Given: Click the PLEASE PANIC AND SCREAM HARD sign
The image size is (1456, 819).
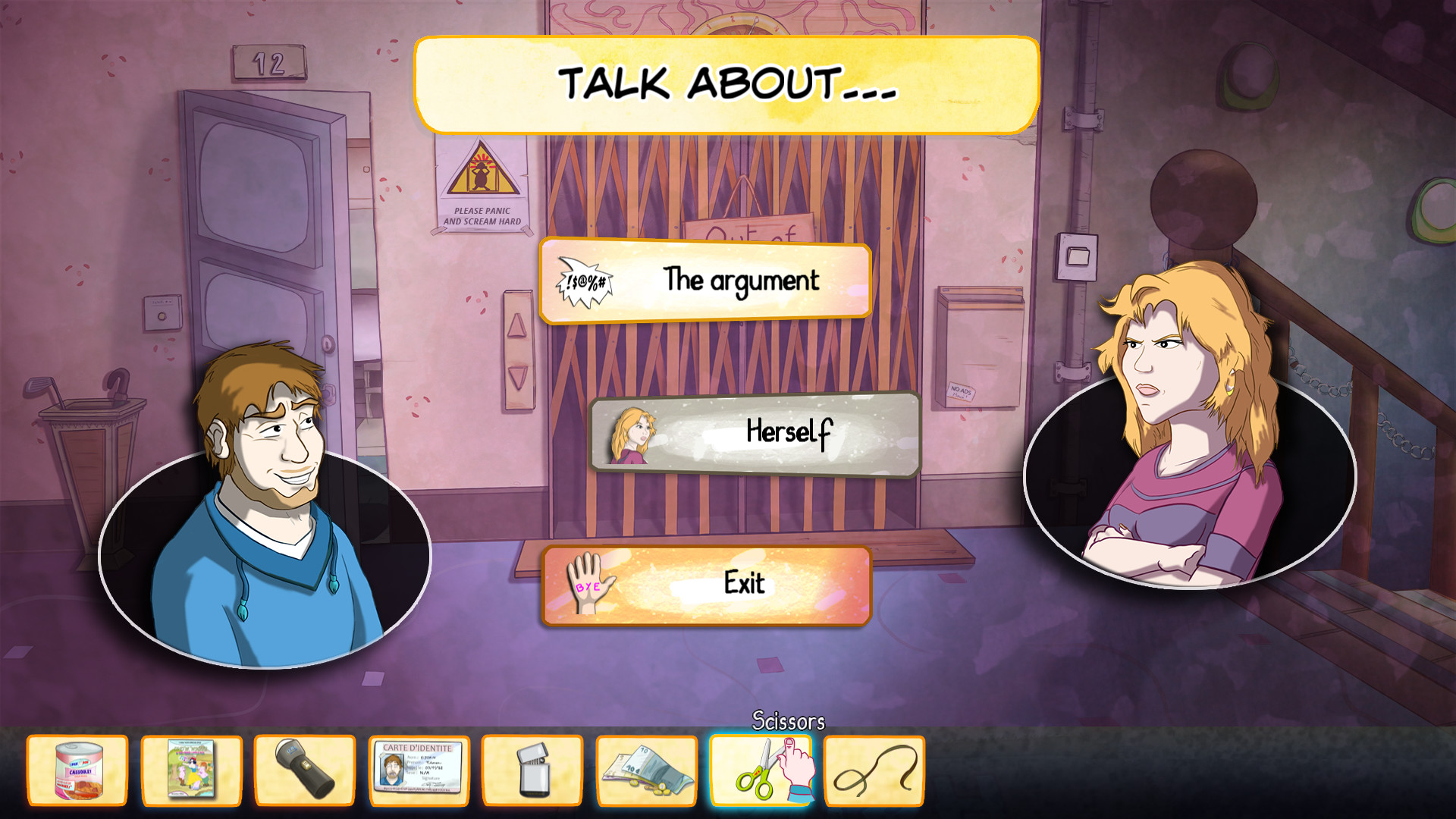Looking at the screenshot, I should [484, 182].
